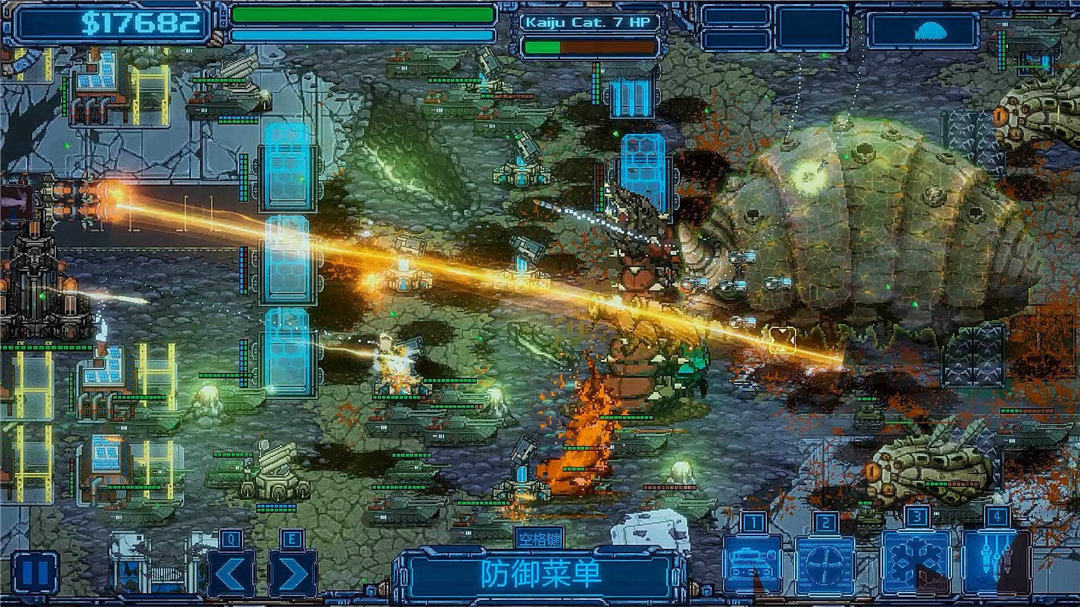Open the 防御菜单 defense menu
Image resolution: width=1080 pixels, height=607 pixels.
pos(540,574)
